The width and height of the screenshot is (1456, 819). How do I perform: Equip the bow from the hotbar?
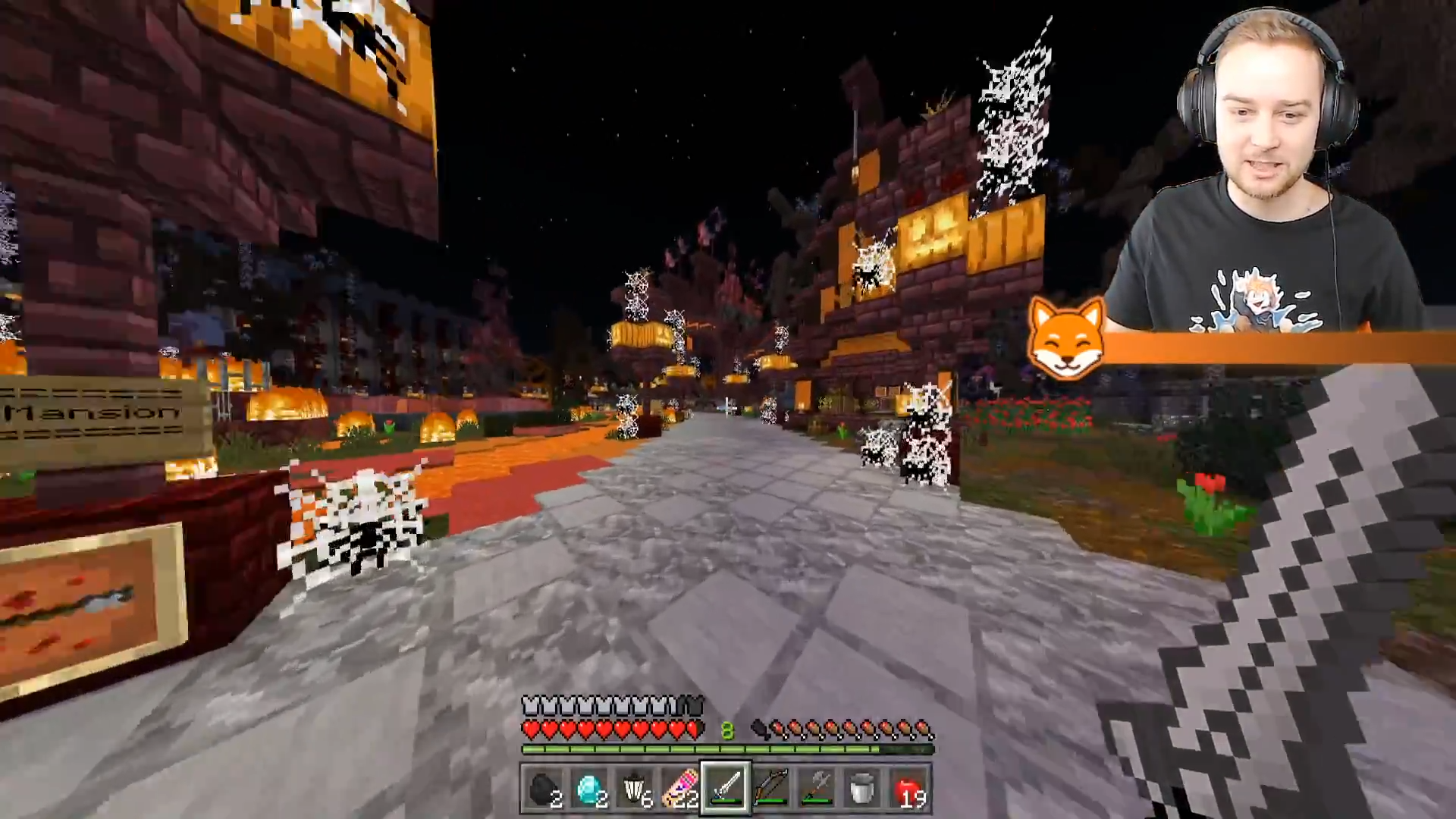[x=771, y=790]
